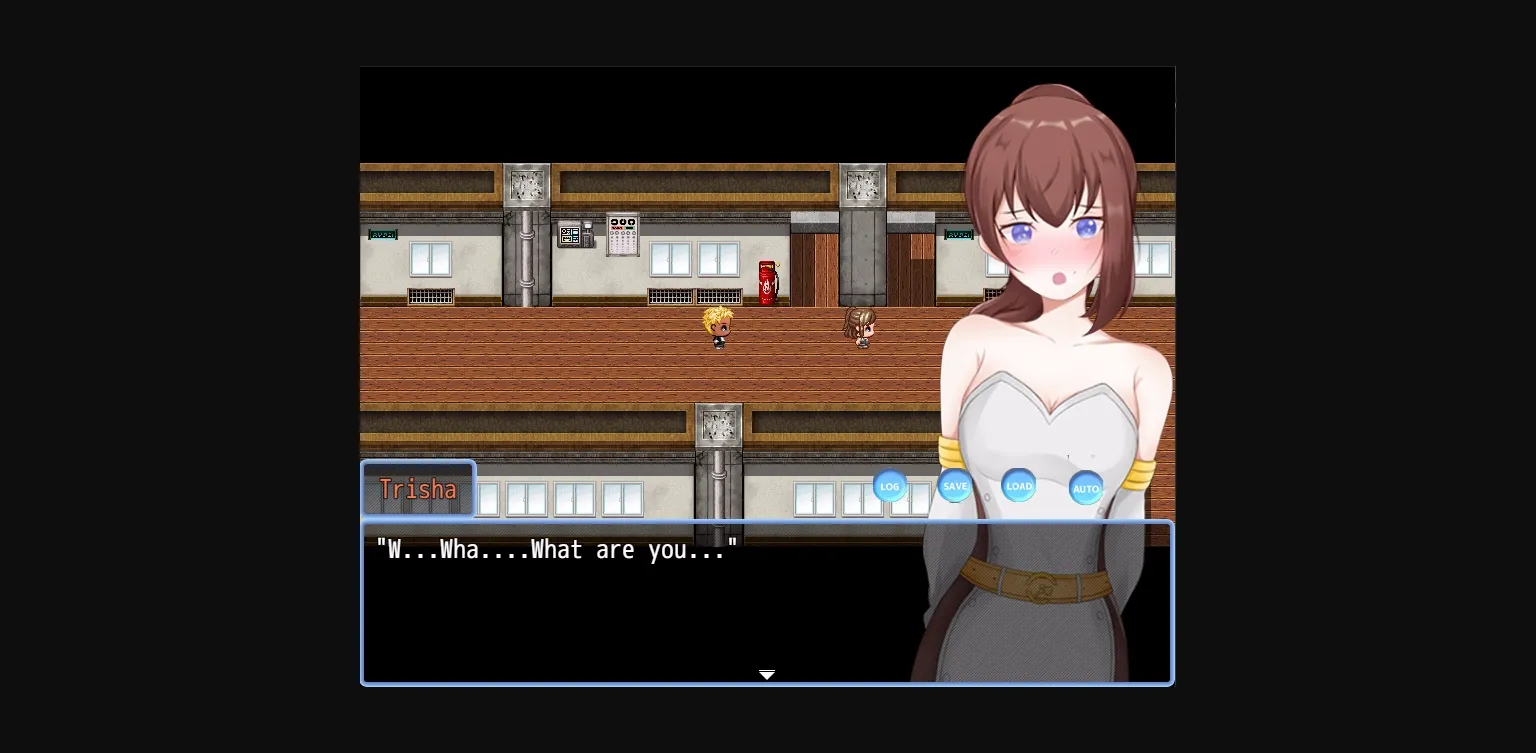This screenshot has height=753, width=1536.
Task: Click the green sign near the right doorway
Action: 957,234
